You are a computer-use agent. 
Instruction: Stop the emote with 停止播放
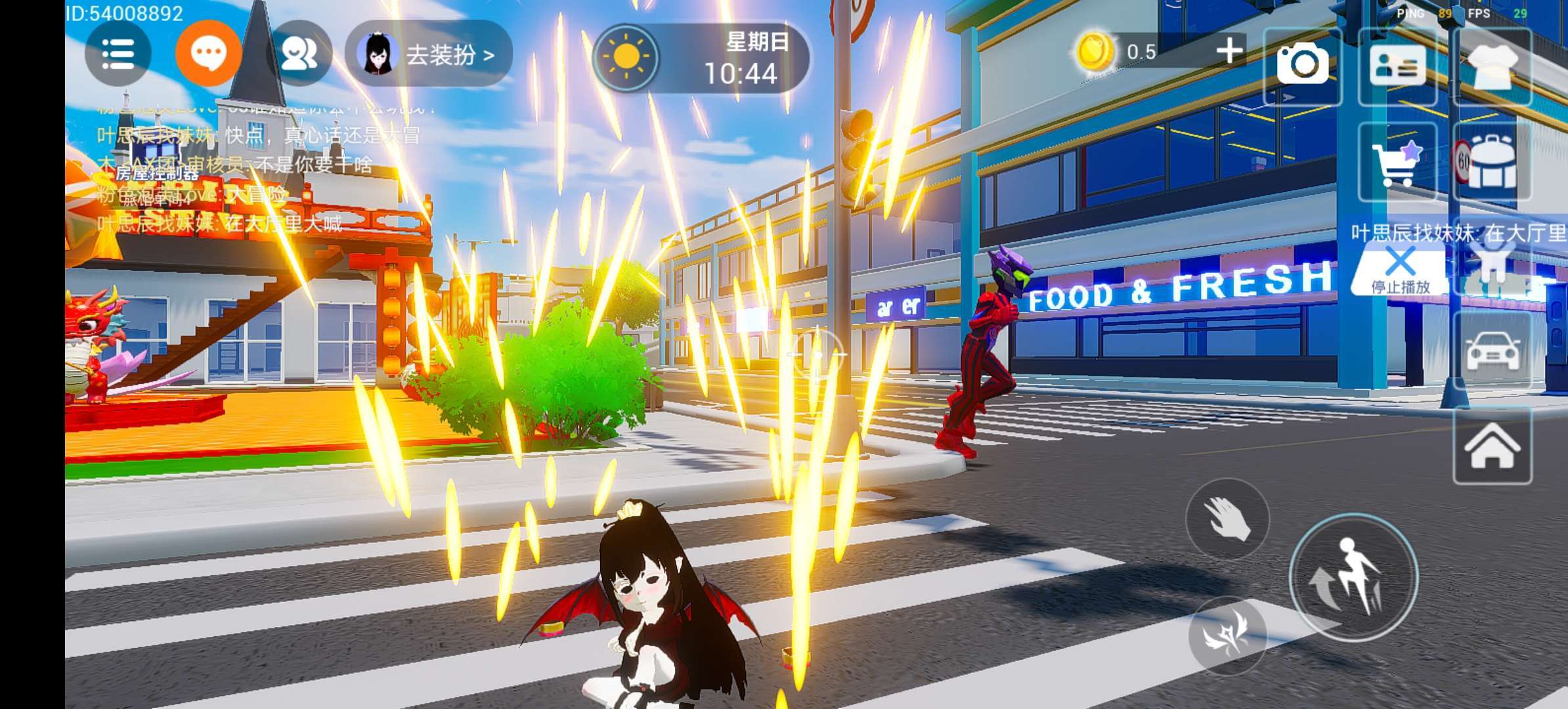pyautogui.click(x=1400, y=270)
